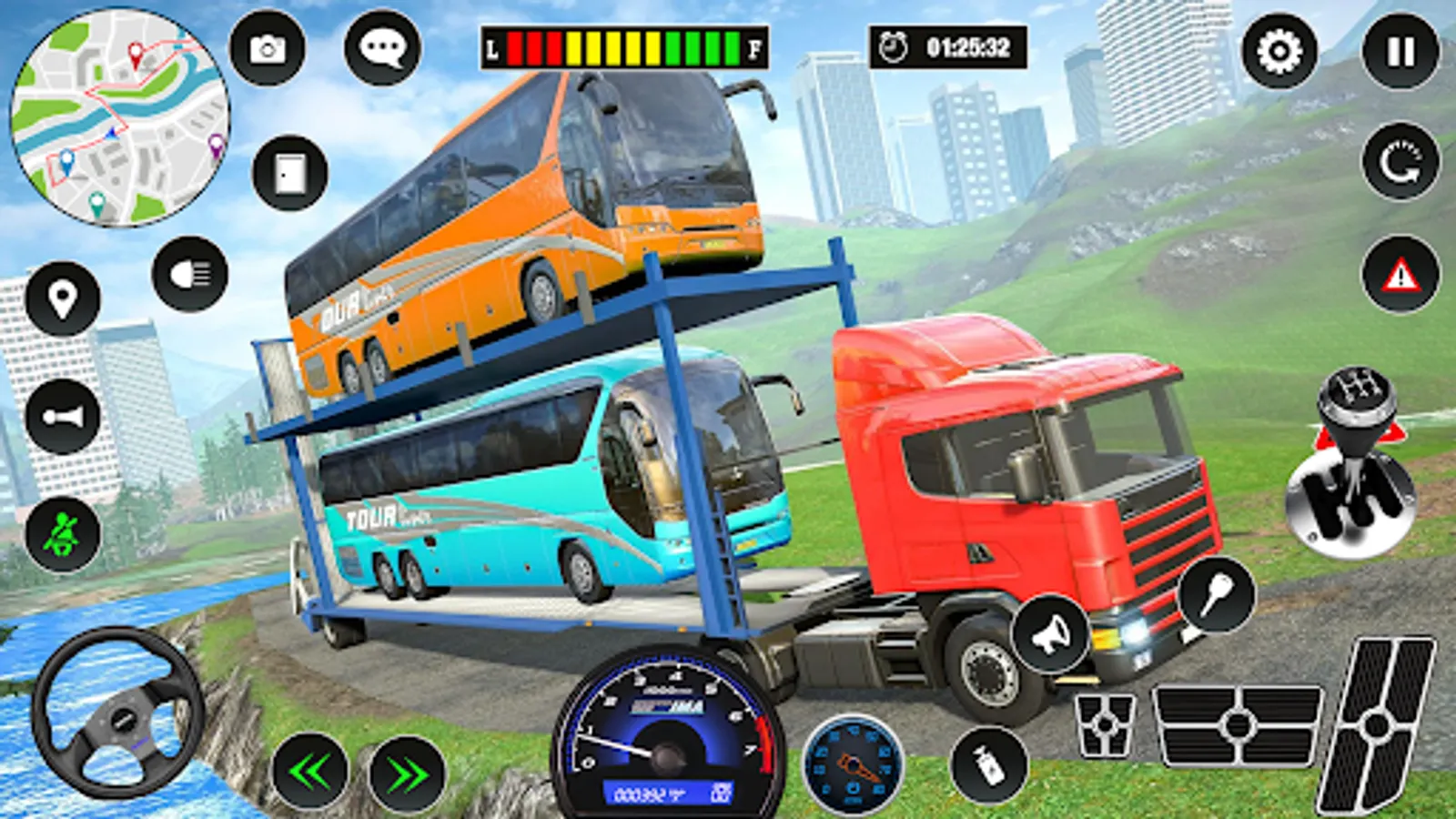Shift the gear stick lever
The width and height of the screenshot is (1456, 819).
(1352, 464)
